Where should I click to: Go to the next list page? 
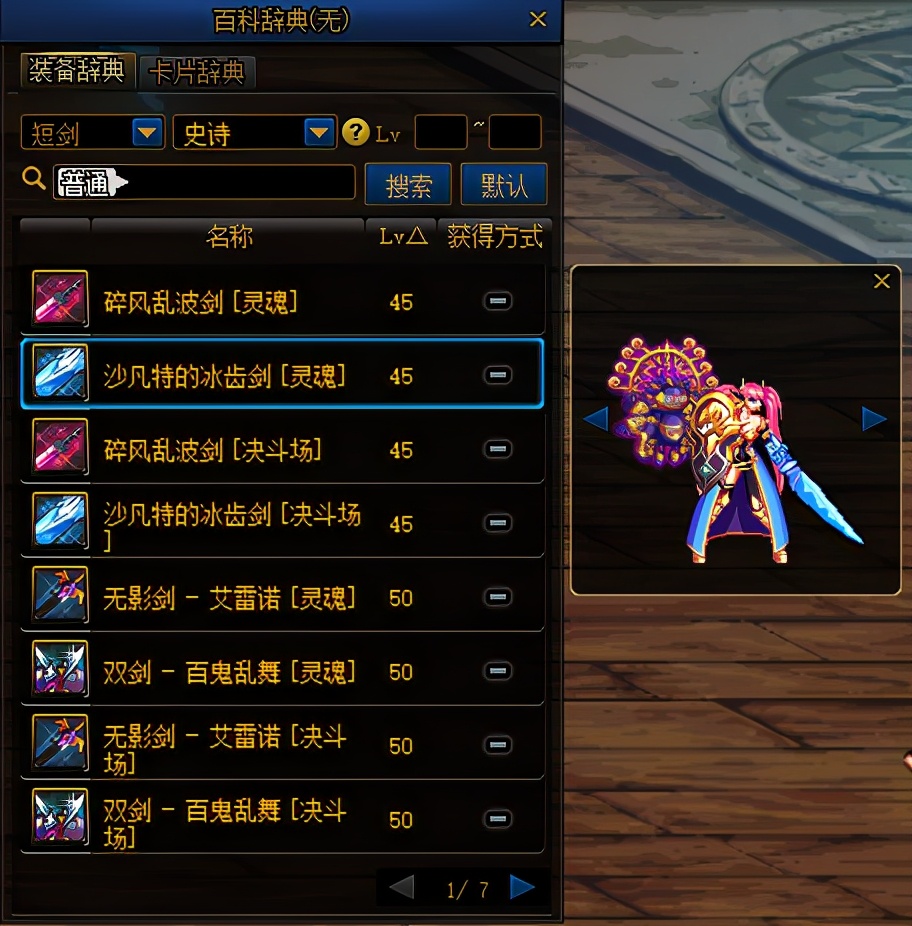tap(521, 887)
